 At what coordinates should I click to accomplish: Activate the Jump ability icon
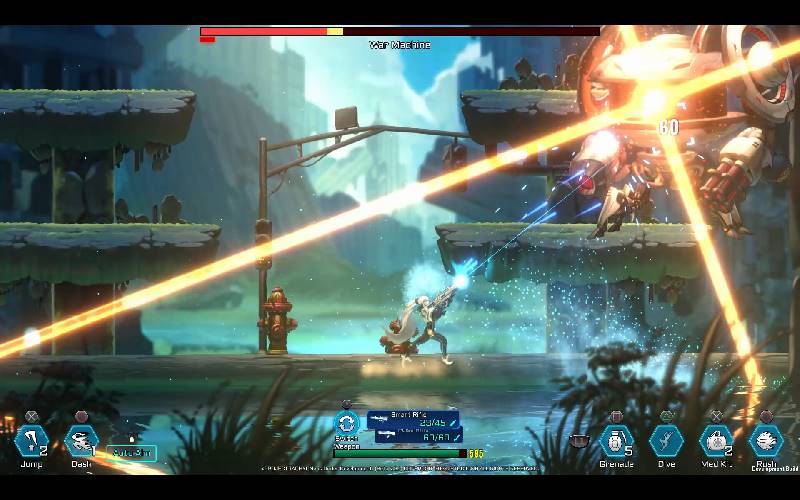(x=32, y=440)
